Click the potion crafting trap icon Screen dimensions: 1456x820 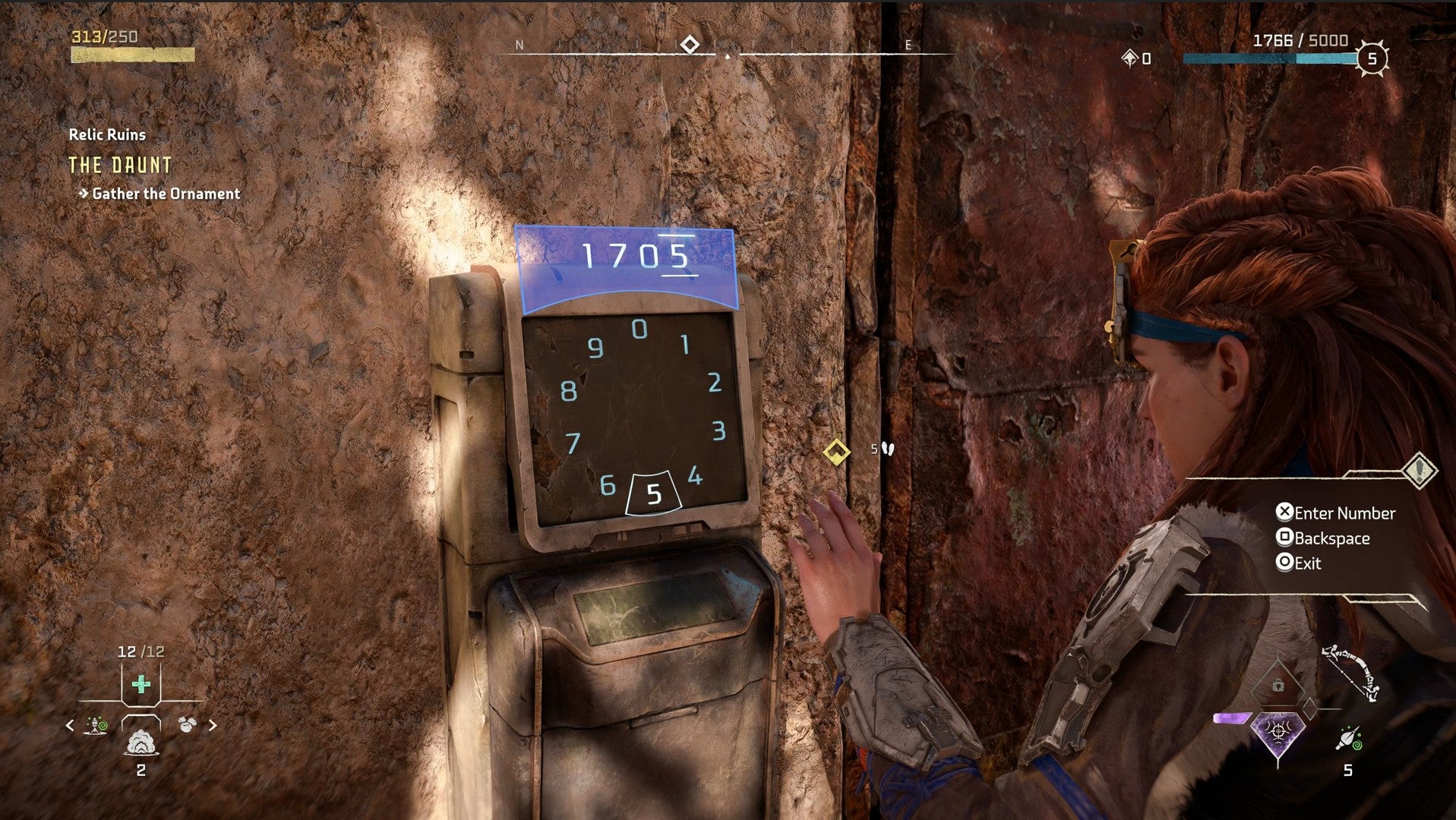(96, 725)
